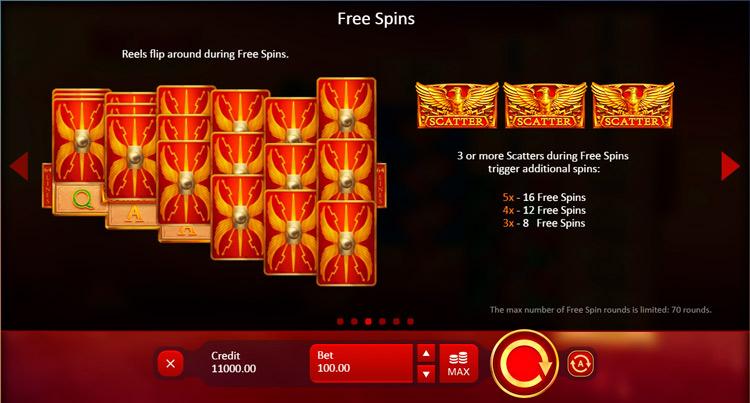Select the last page indicator dot

(x=410, y=322)
